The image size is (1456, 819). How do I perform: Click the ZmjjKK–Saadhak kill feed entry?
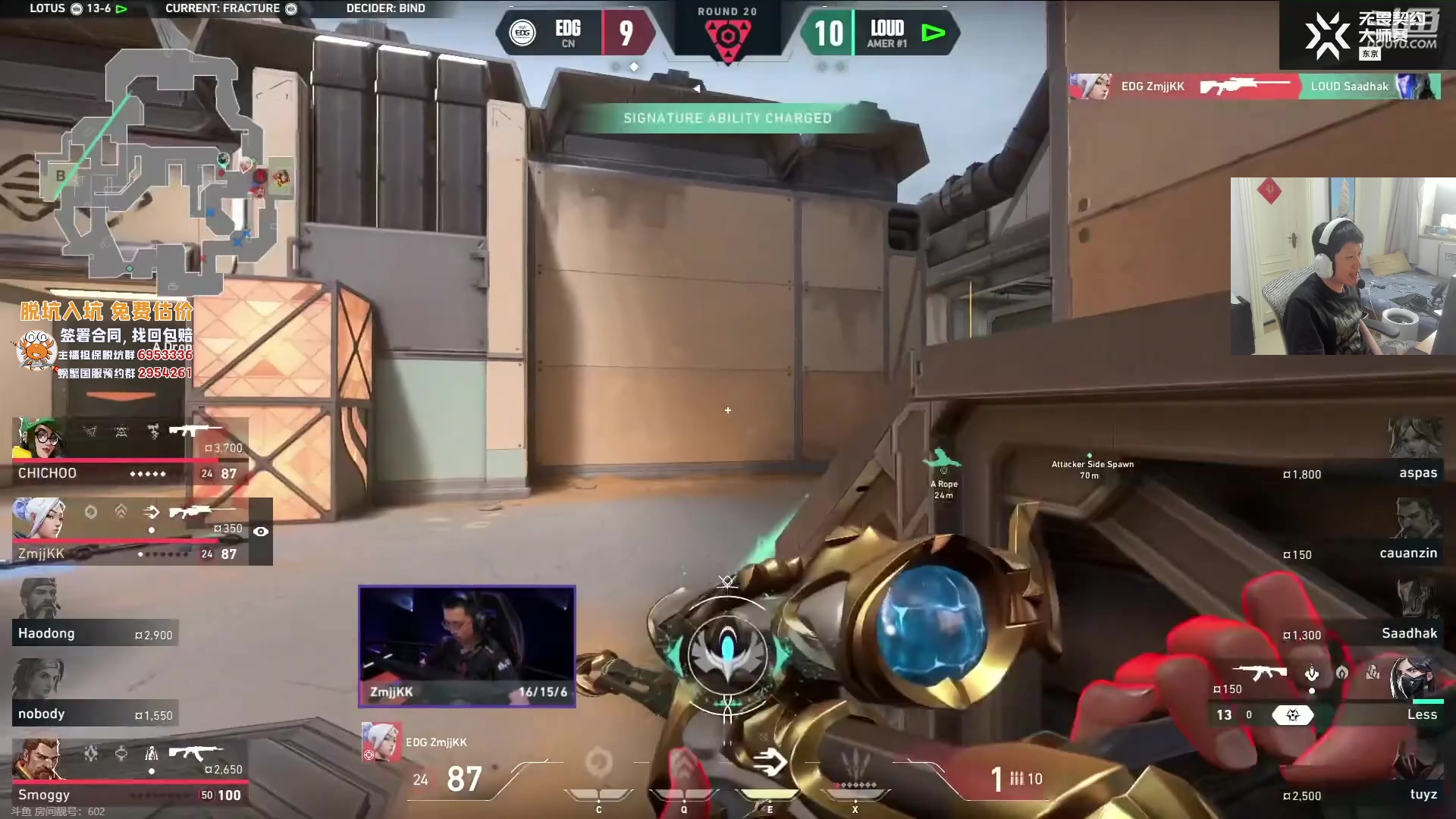(1255, 86)
